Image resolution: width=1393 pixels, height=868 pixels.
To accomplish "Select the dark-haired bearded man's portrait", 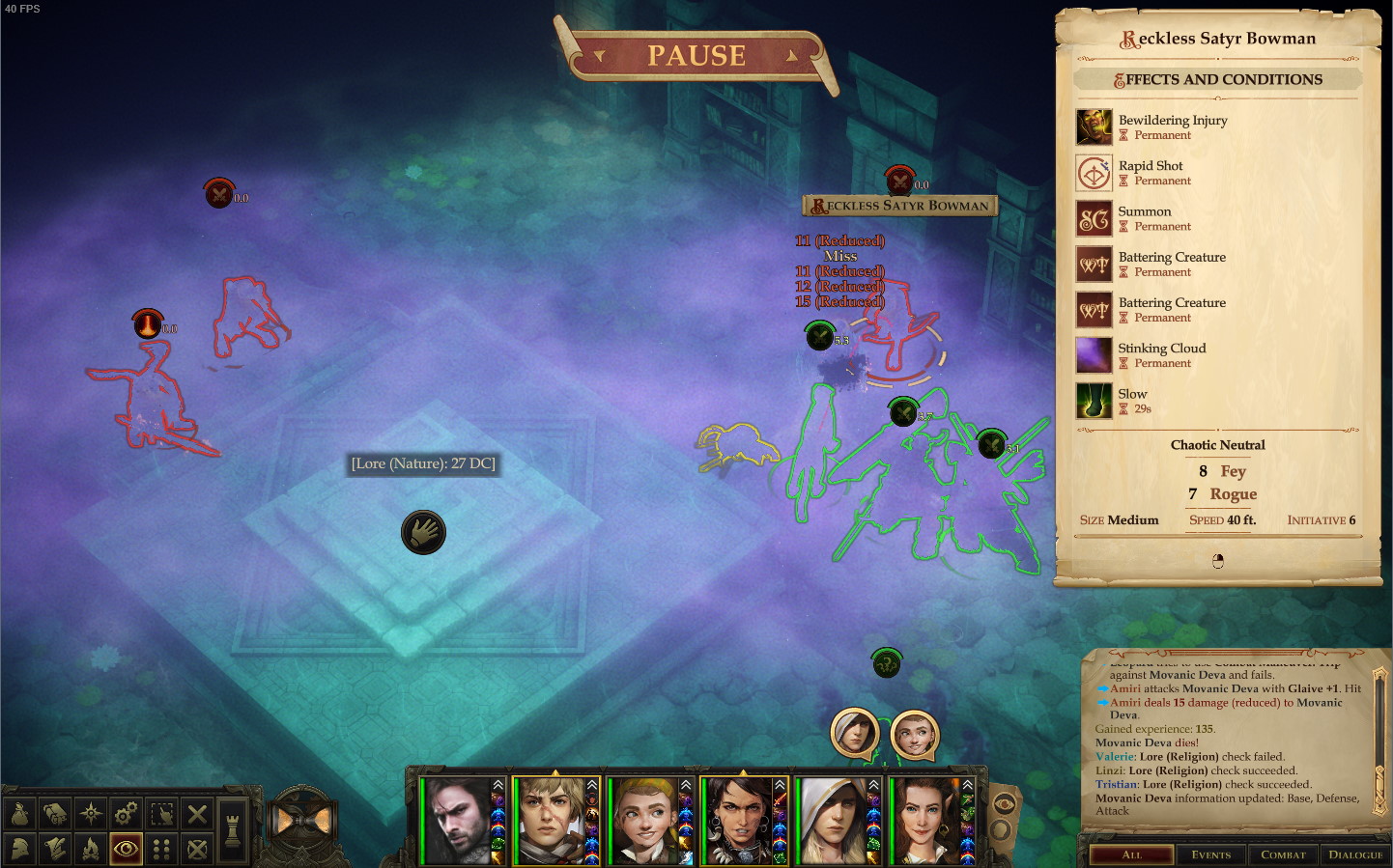I will click(457, 821).
